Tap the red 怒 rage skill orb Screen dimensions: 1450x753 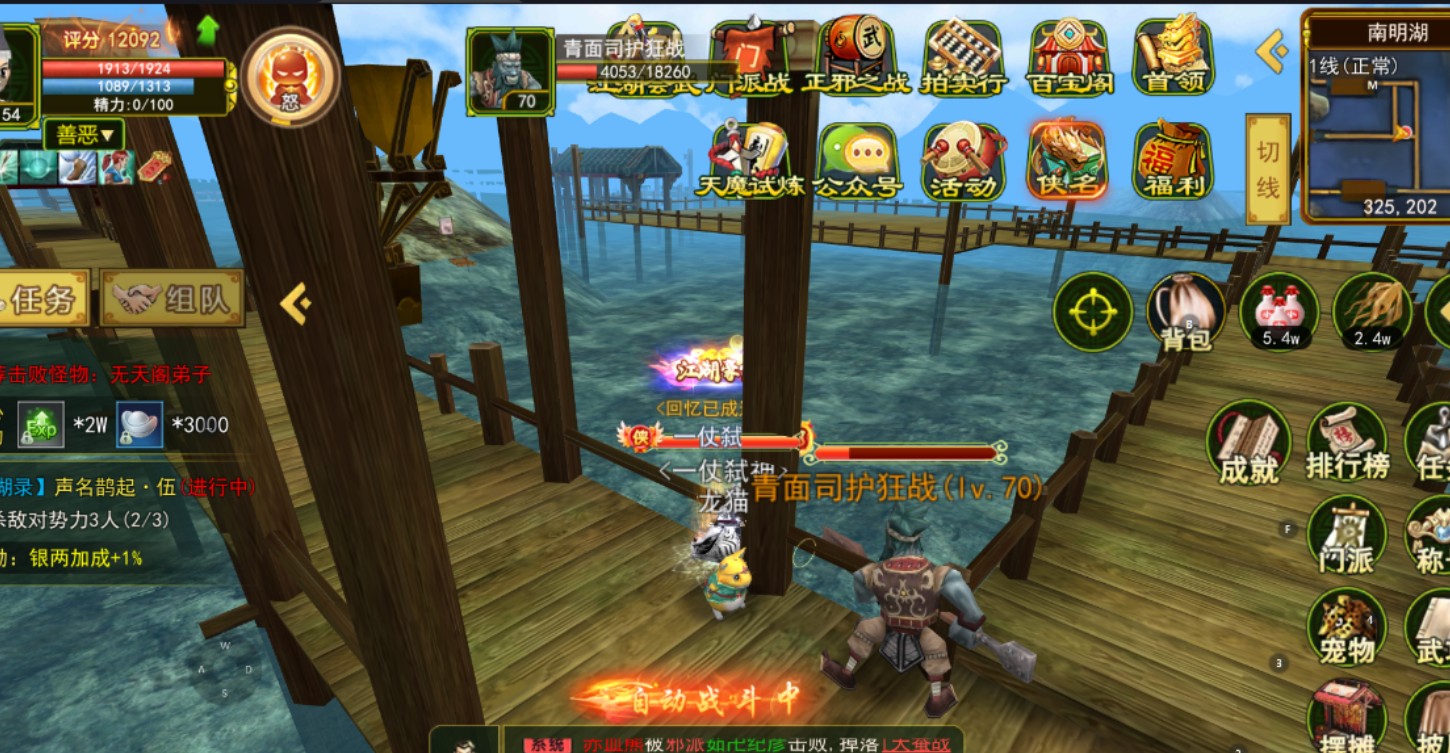pos(290,76)
